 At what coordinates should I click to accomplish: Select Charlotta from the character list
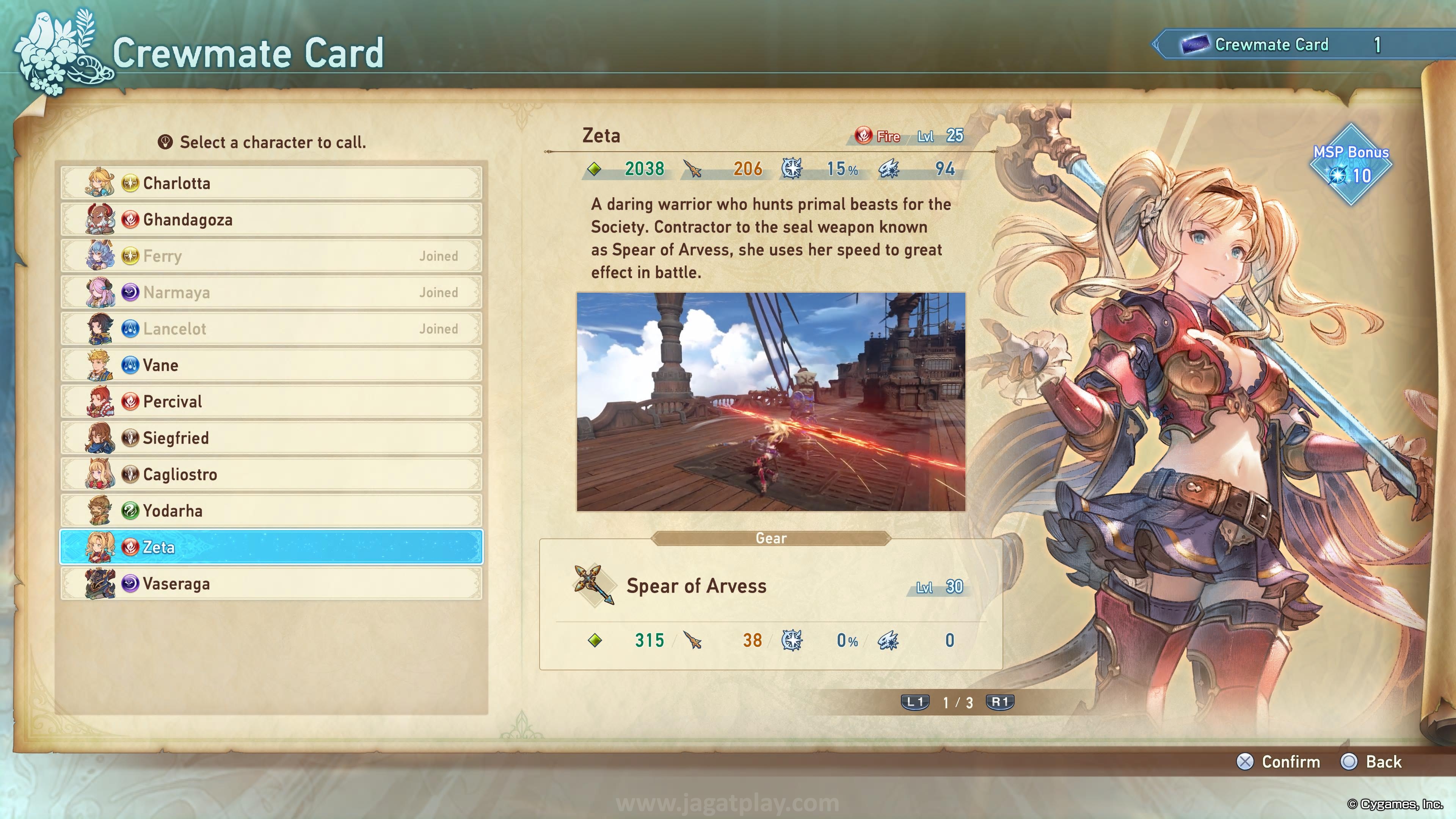pos(271,183)
